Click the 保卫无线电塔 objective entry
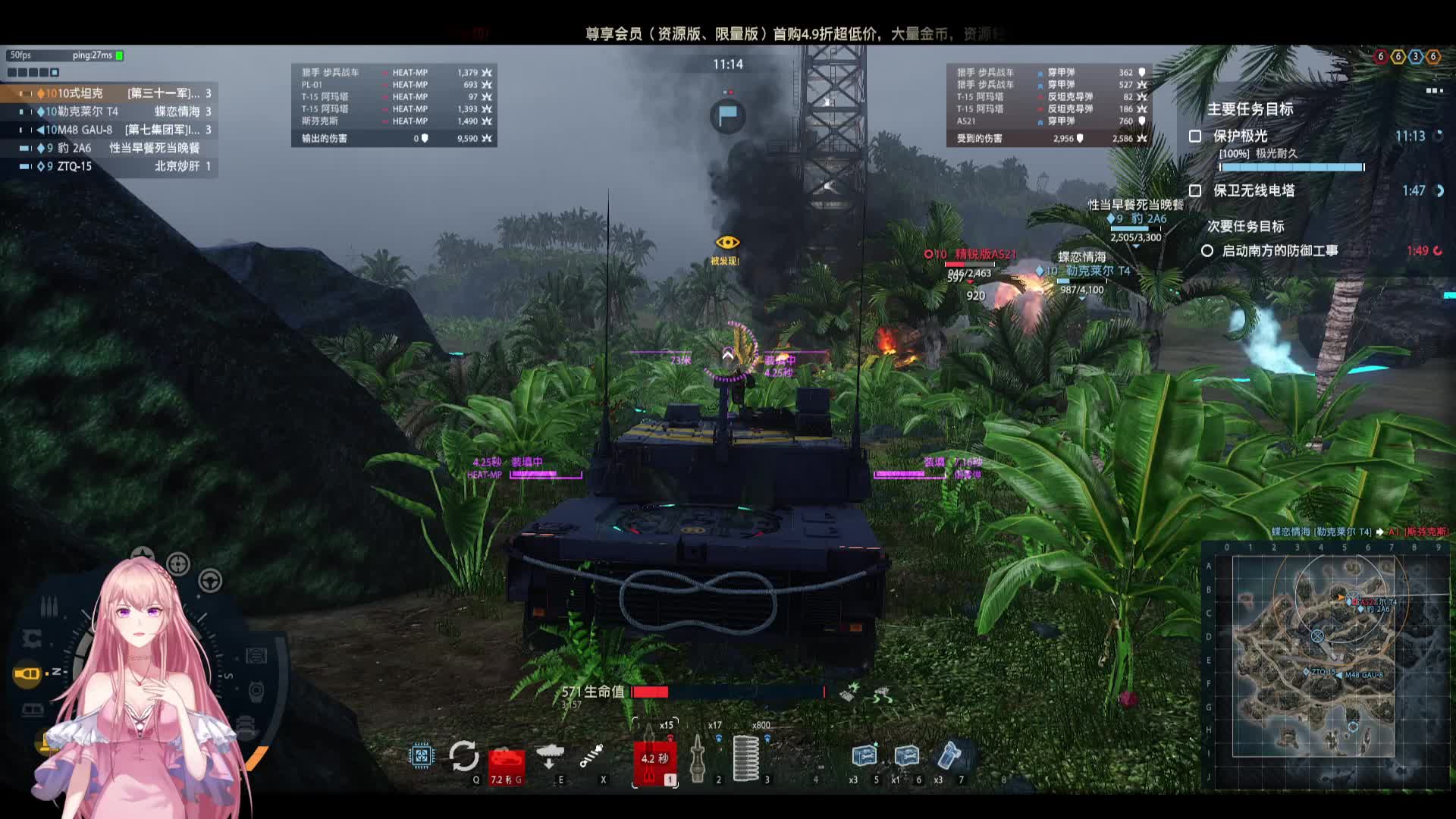Viewport: 1456px width, 819px height. tap(1254, 191)
